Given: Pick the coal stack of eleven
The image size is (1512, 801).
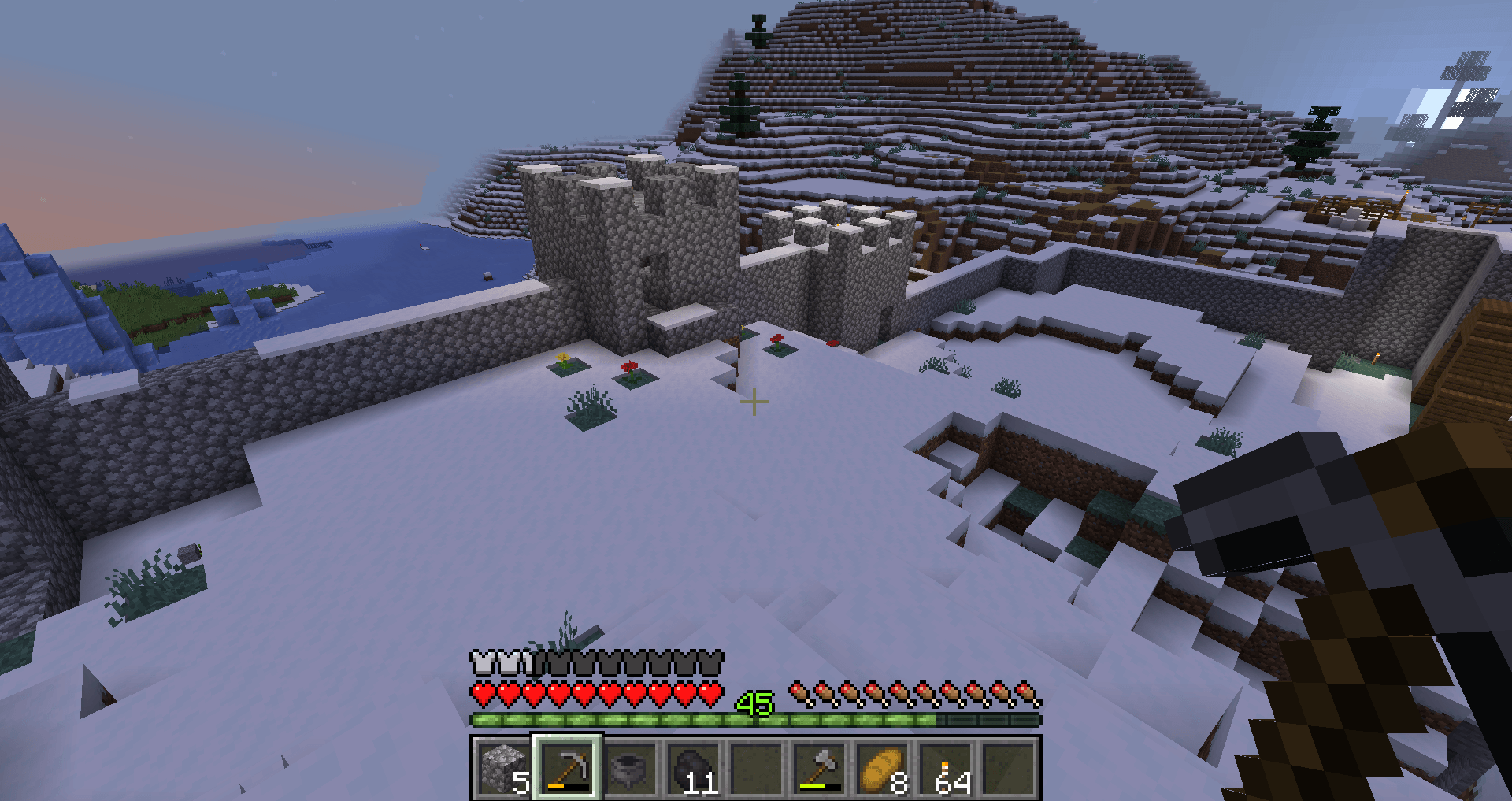Looking at the screenshot, I should (x=693, y=768).
